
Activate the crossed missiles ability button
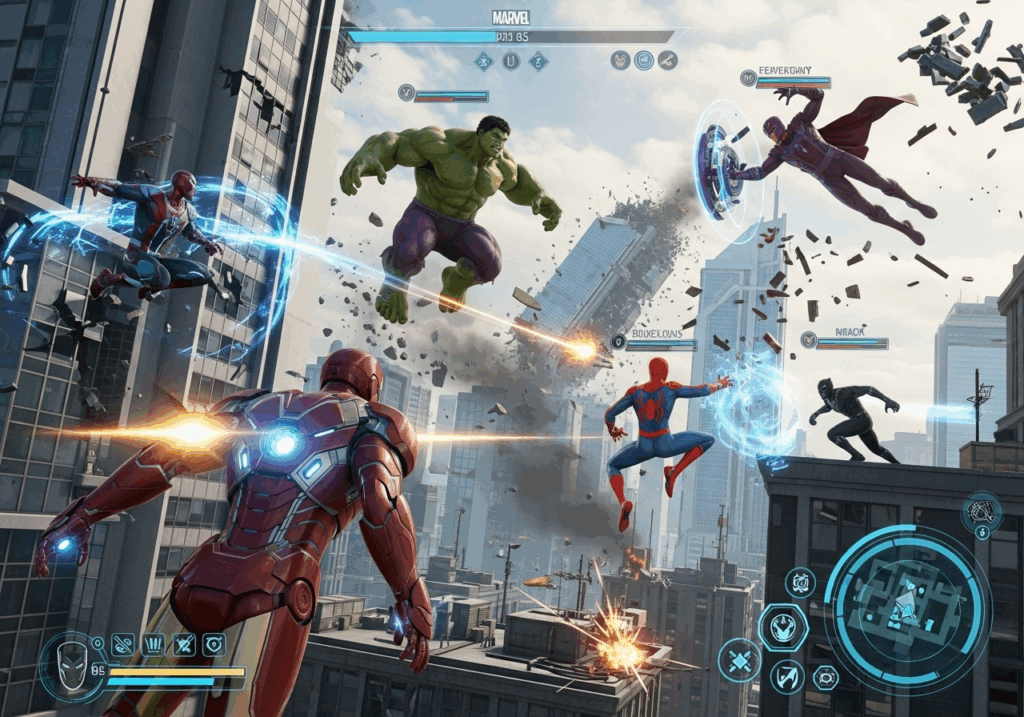point(739,660)
